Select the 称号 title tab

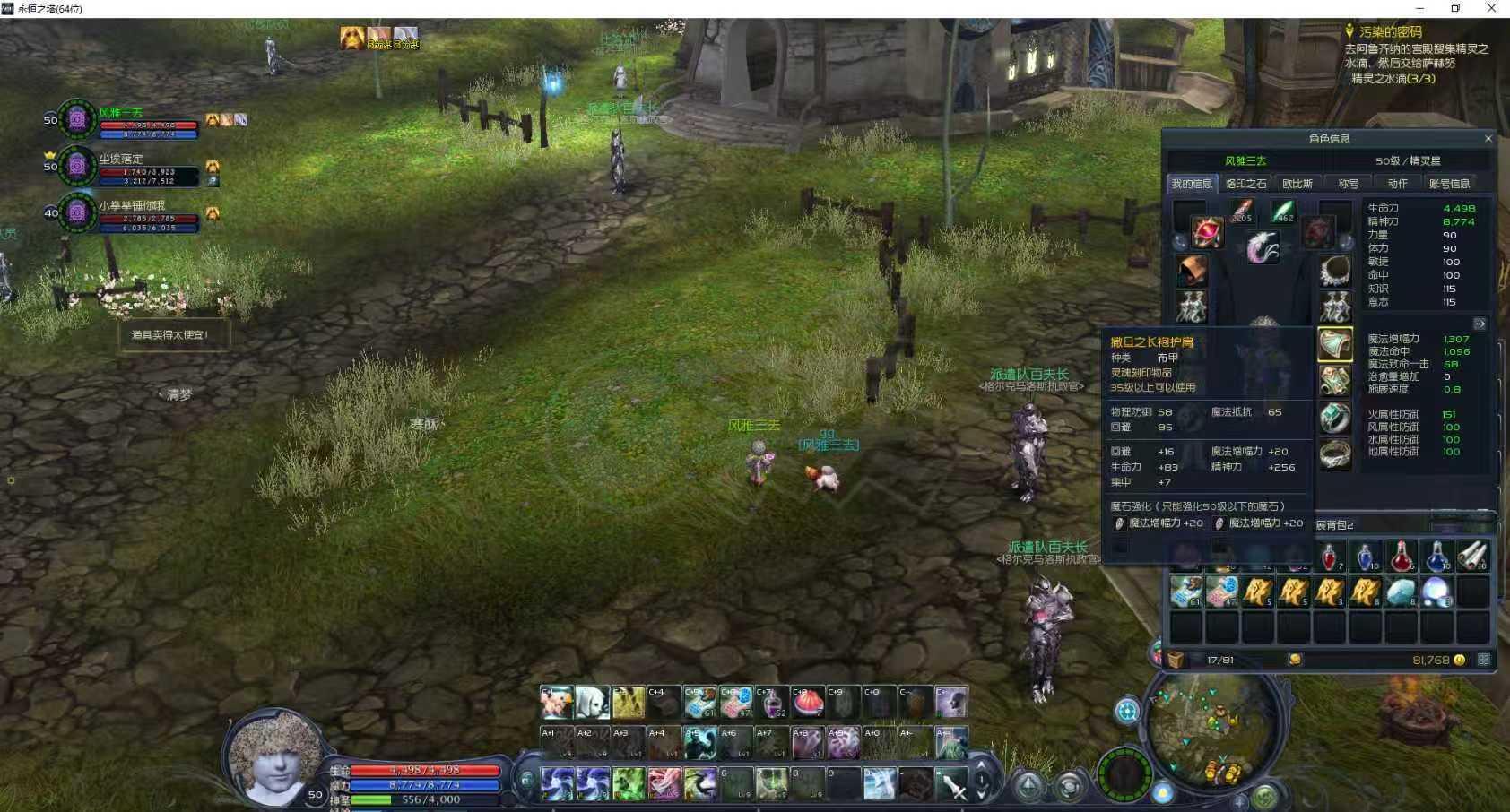[1348, 184]
